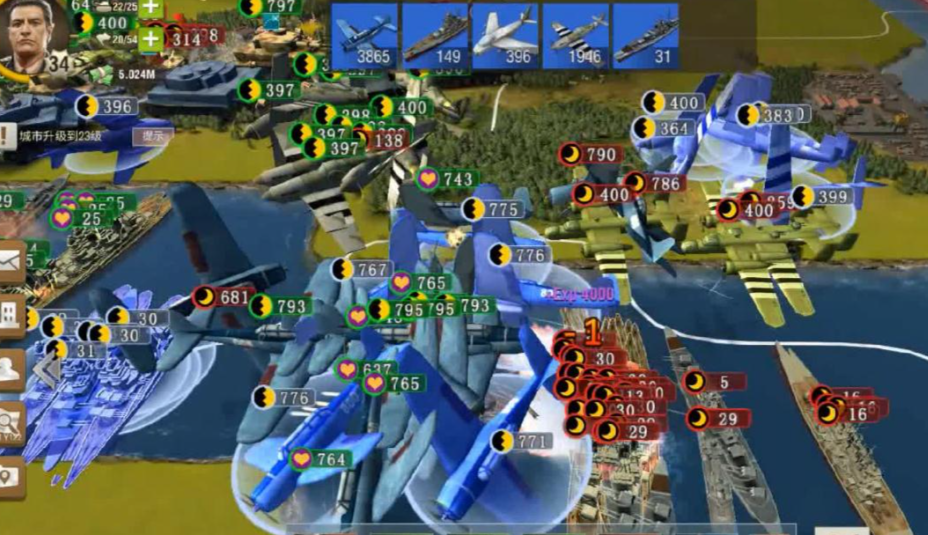Open the city upgrade quest alert icon
Viewport: 928px width, 535px height.
(6, 135)
